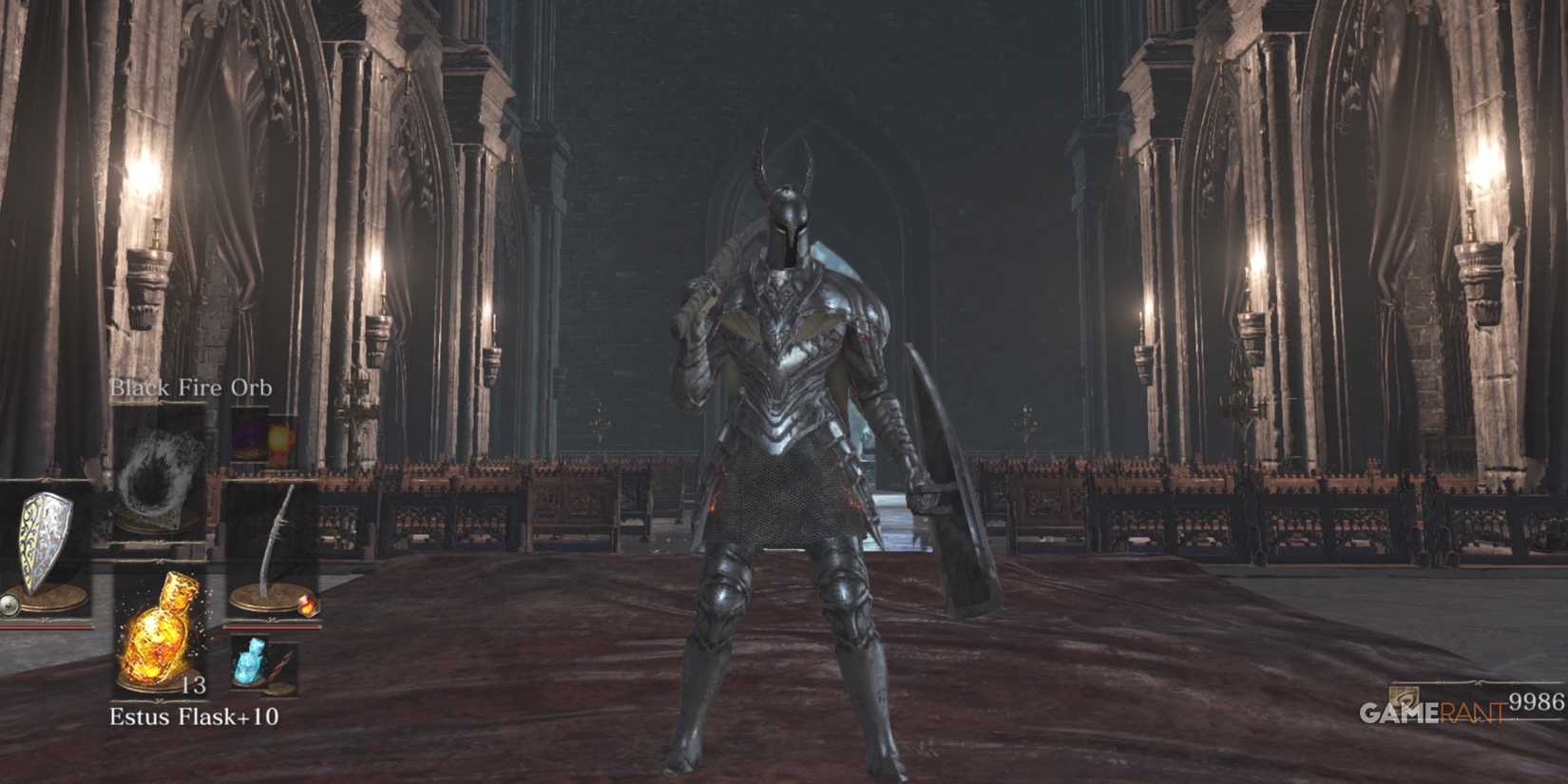The height and width of the screenshot is (784, 1568).
Task: Click the red bar under the weapon slot
Action: (272, 627)
